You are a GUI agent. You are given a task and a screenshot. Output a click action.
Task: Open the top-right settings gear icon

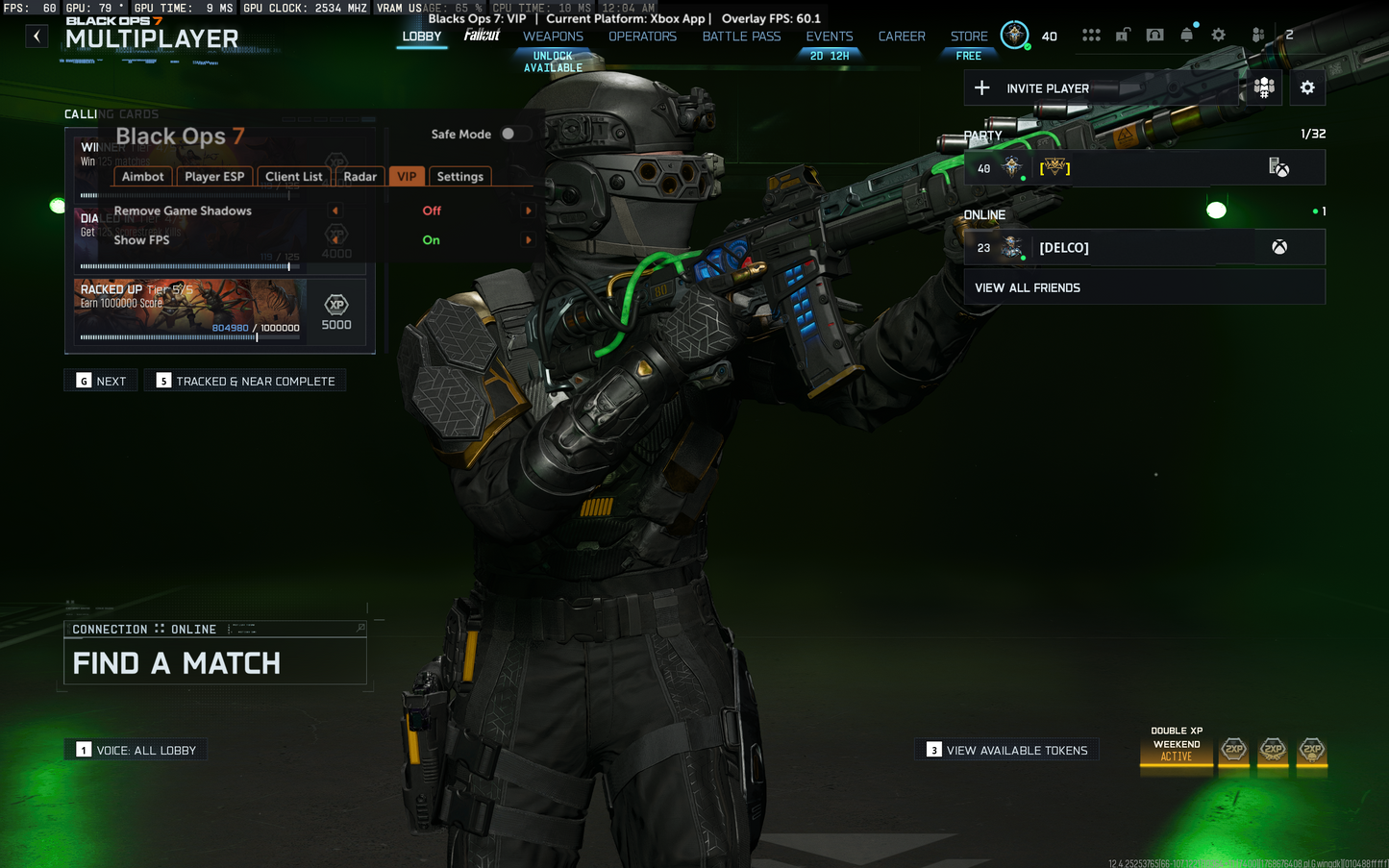tap(1219, 34)
